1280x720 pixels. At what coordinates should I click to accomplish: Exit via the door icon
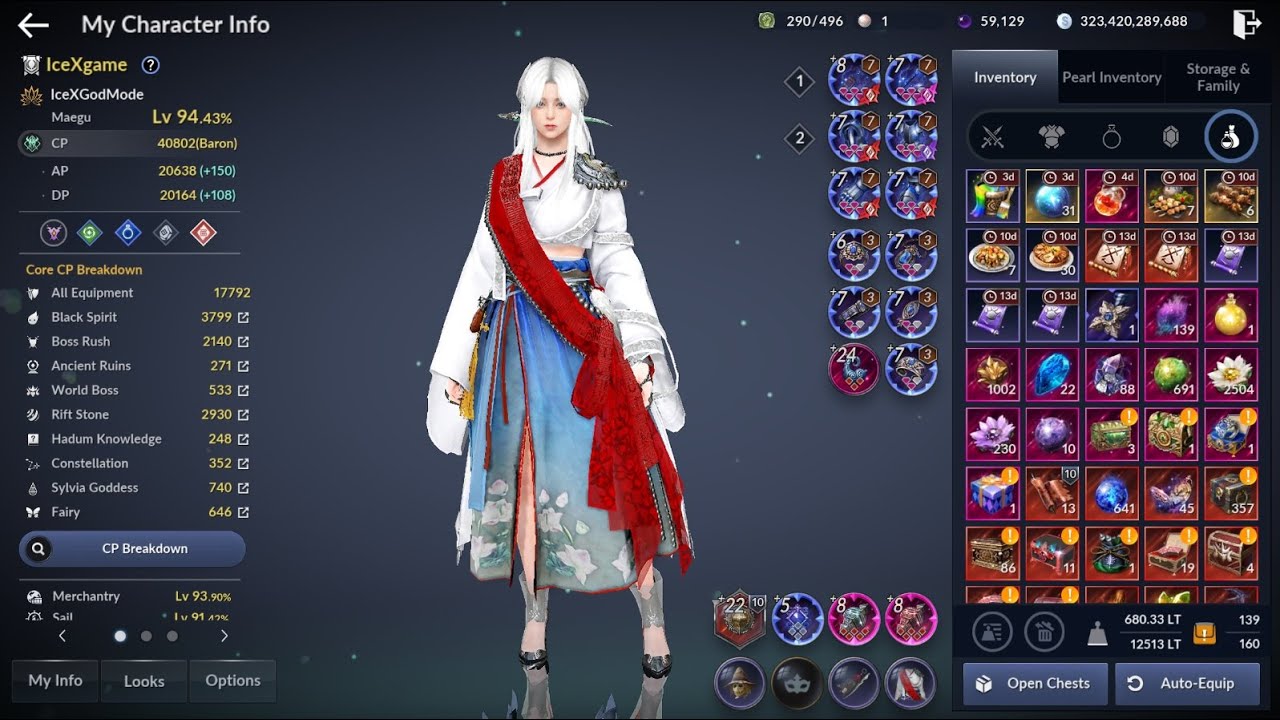[1246, 24]
